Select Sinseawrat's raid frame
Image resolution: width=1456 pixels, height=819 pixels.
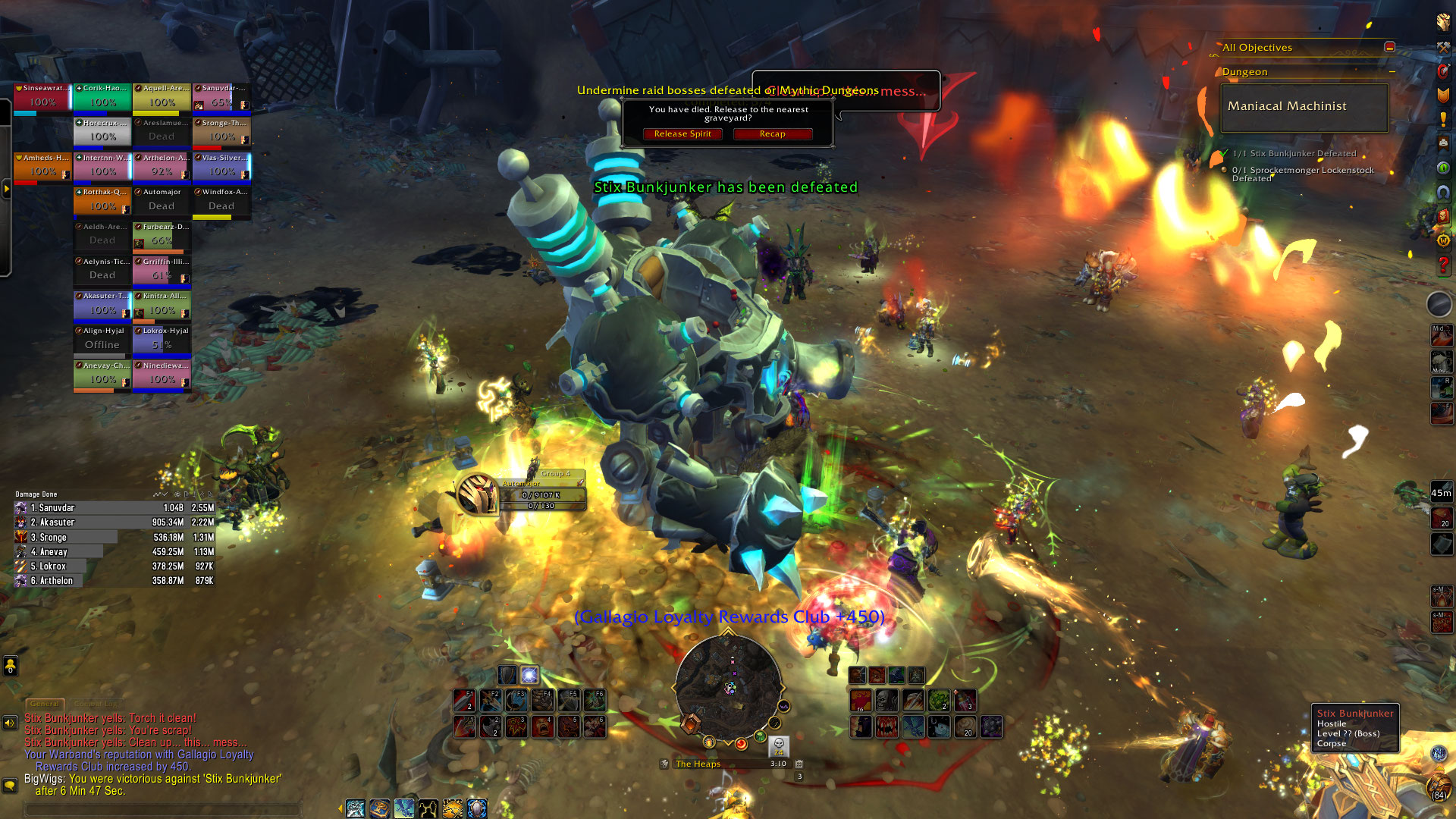(42, 97)
